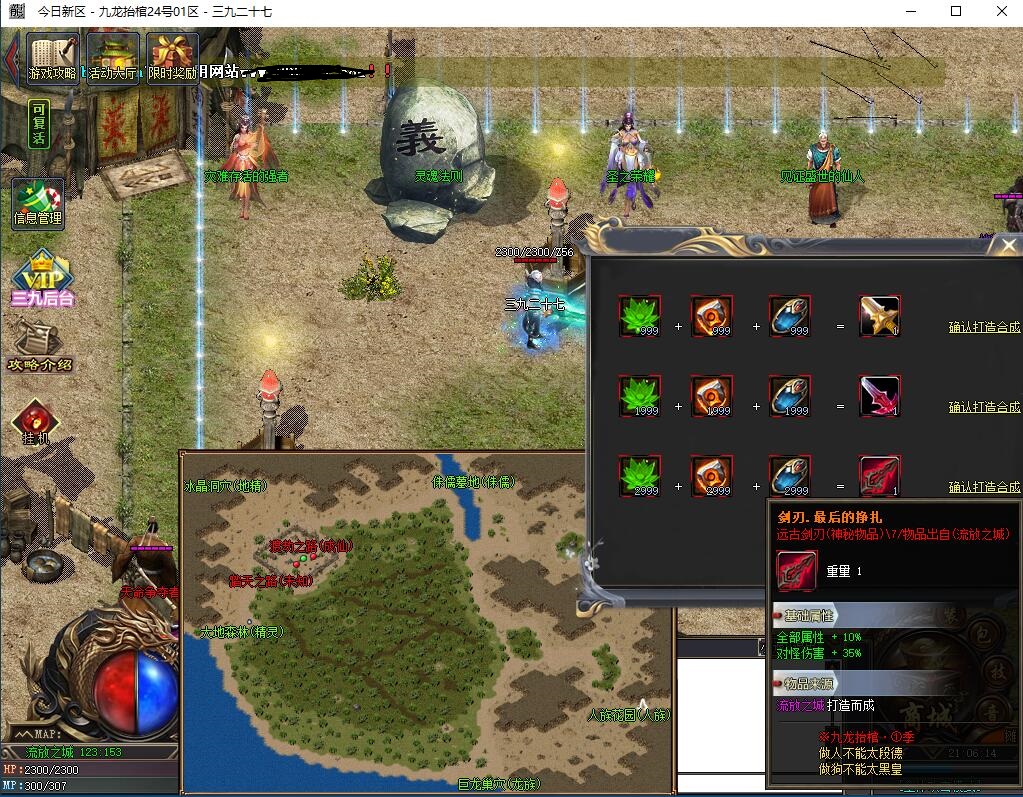
Task: Maximize the game window
Action: click(x=956, y=12)
